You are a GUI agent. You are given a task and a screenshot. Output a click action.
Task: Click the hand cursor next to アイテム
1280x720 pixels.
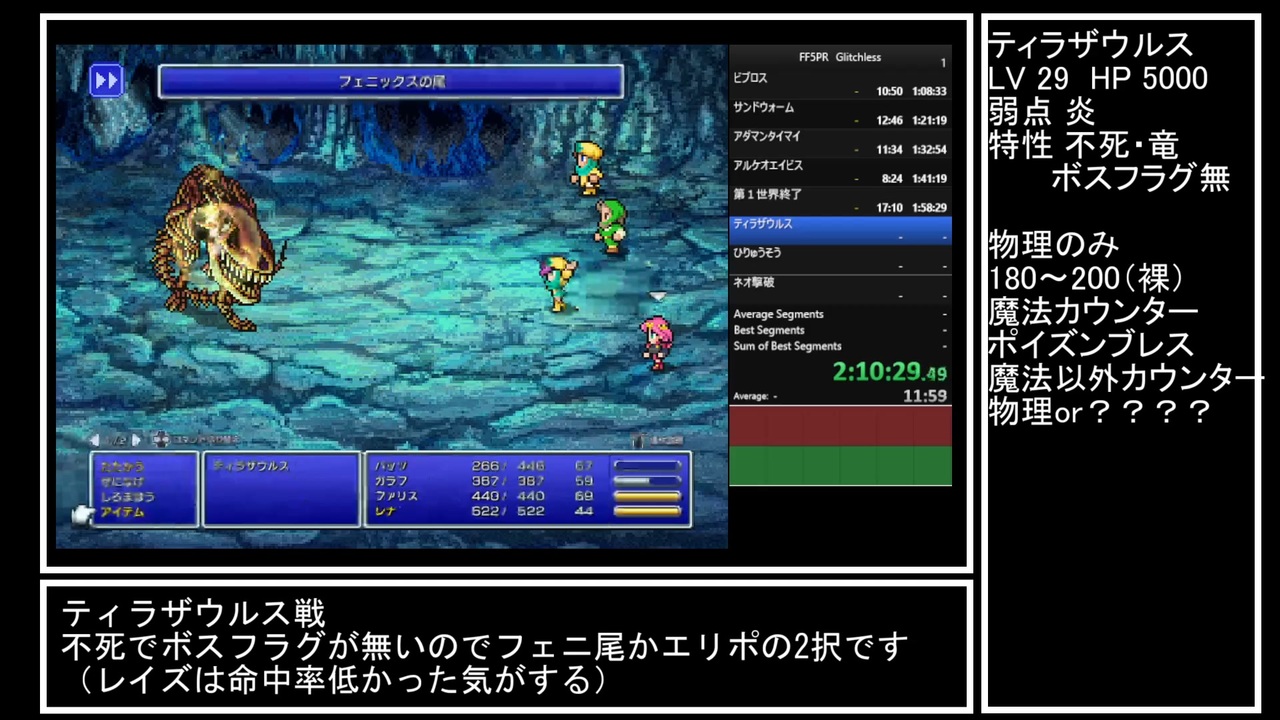click(83, 513)
